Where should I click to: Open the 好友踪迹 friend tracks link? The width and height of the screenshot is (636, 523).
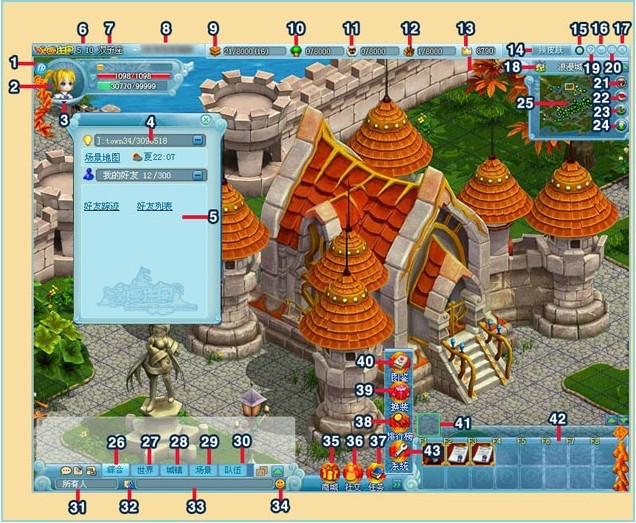[103, 207]
